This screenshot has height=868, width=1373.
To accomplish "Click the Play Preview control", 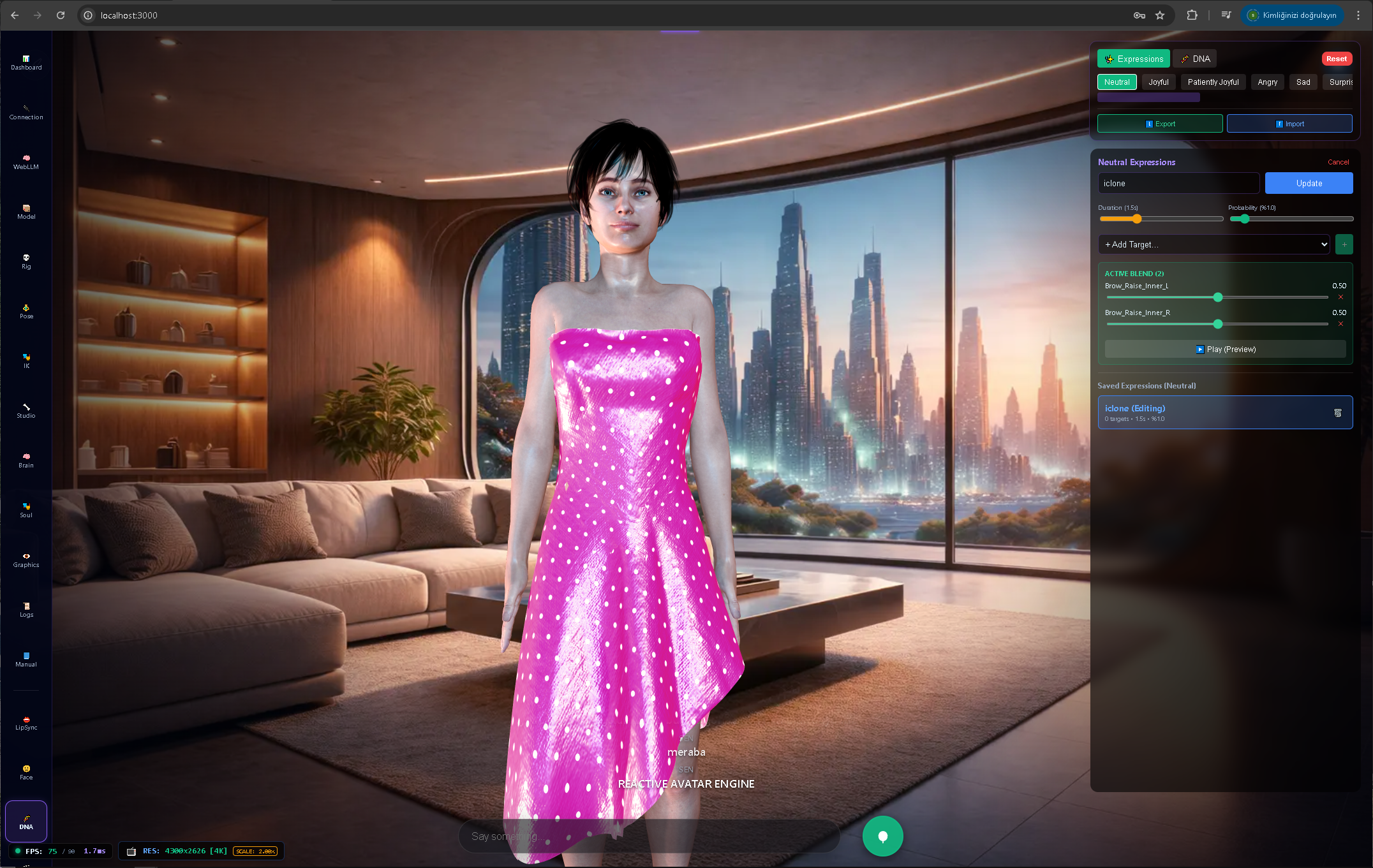I will 1225,349.
